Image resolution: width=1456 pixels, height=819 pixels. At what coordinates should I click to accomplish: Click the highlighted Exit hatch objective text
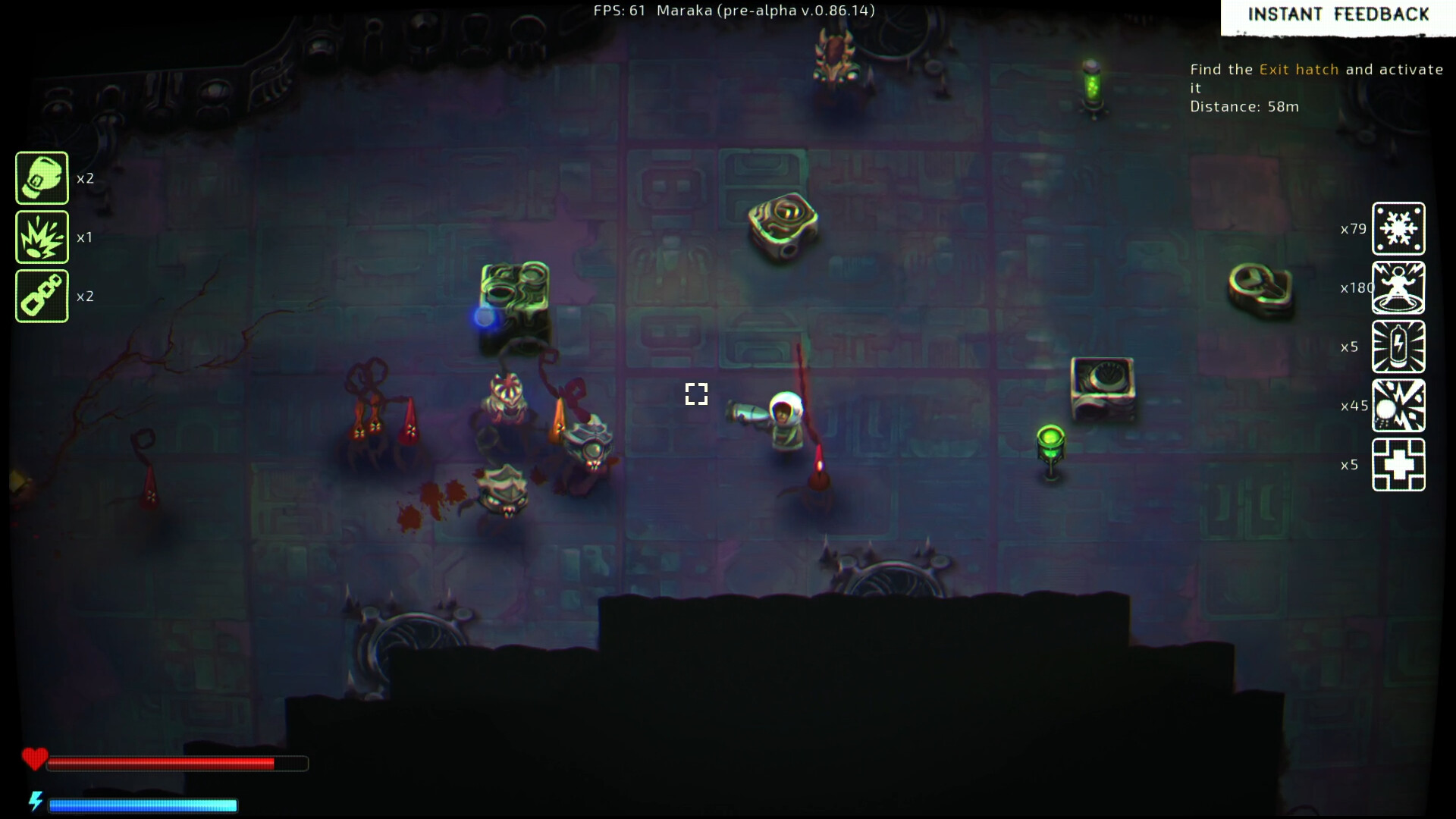click(1298, 69)
